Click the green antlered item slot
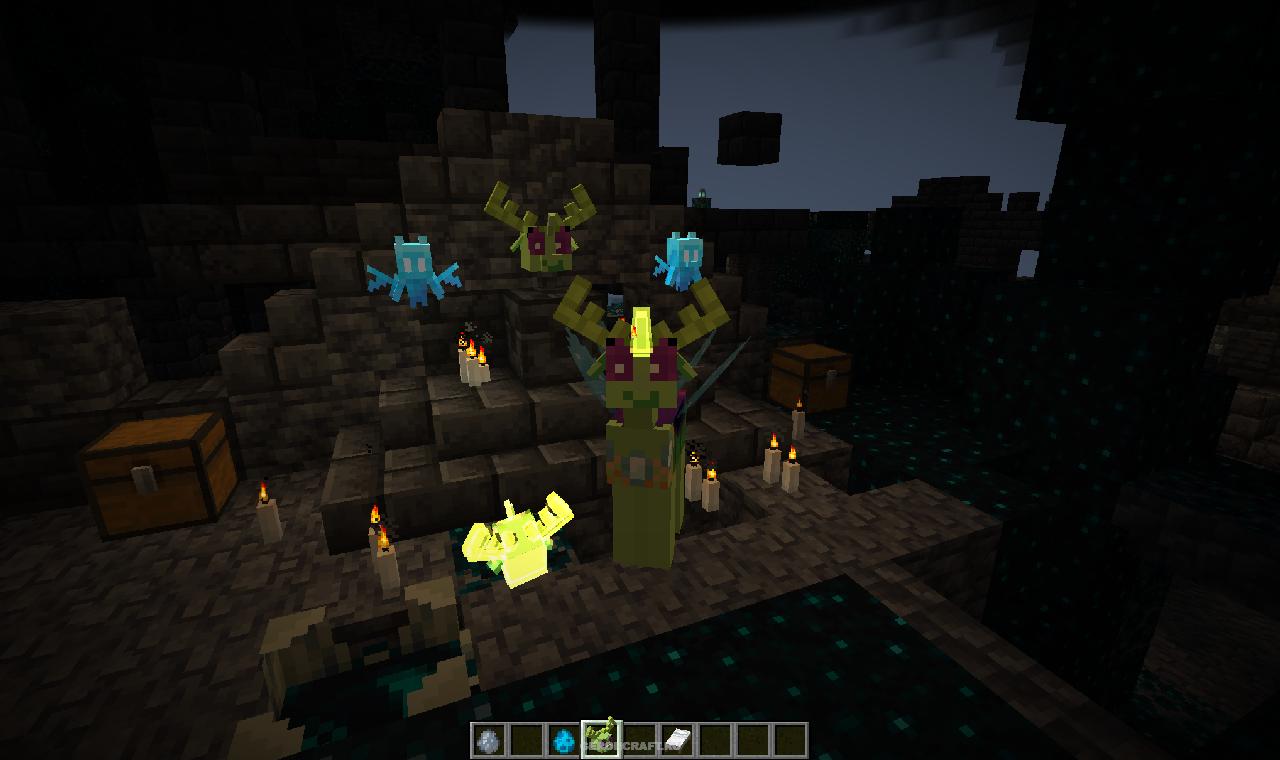Viewport: 1280px width, 760px height. pyautogui.click(x=601, y=739)
